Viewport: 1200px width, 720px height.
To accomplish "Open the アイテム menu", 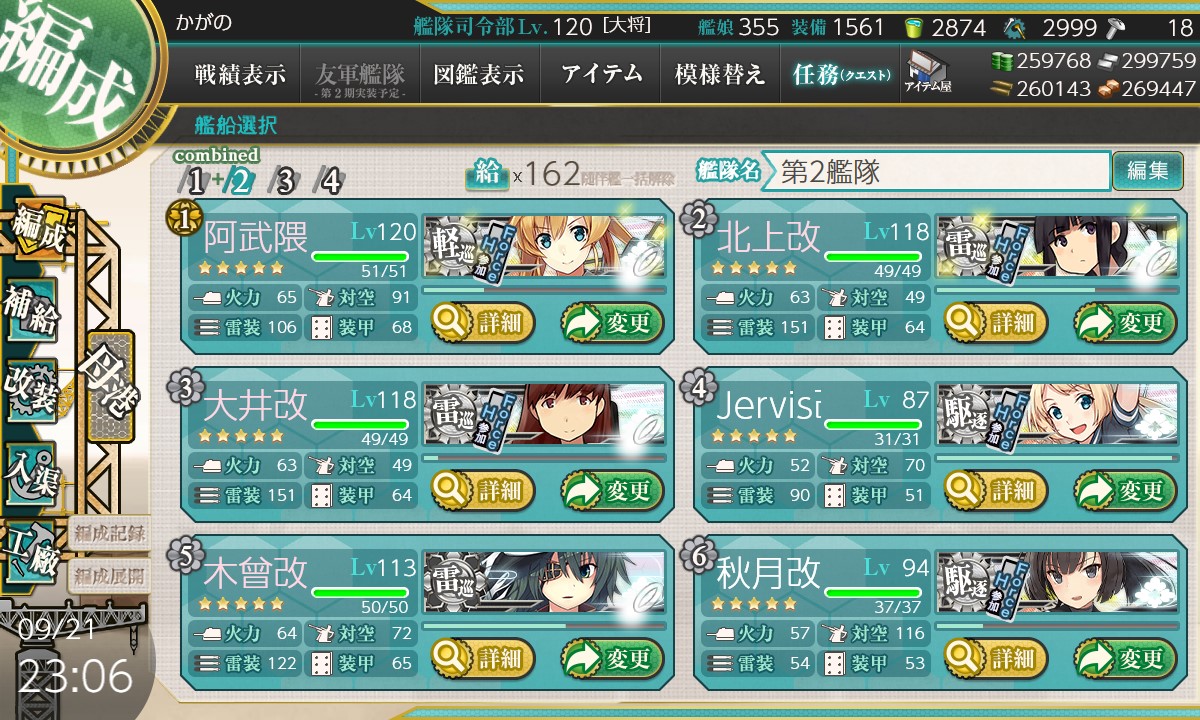I will pyautogui.click(x=600, y=74).
